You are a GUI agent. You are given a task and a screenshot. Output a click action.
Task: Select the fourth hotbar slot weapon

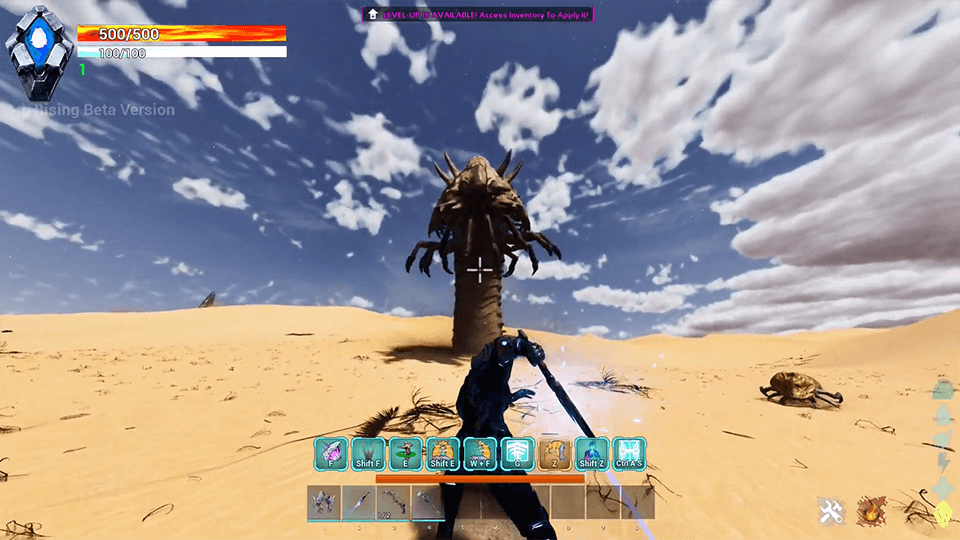[427, 502]
